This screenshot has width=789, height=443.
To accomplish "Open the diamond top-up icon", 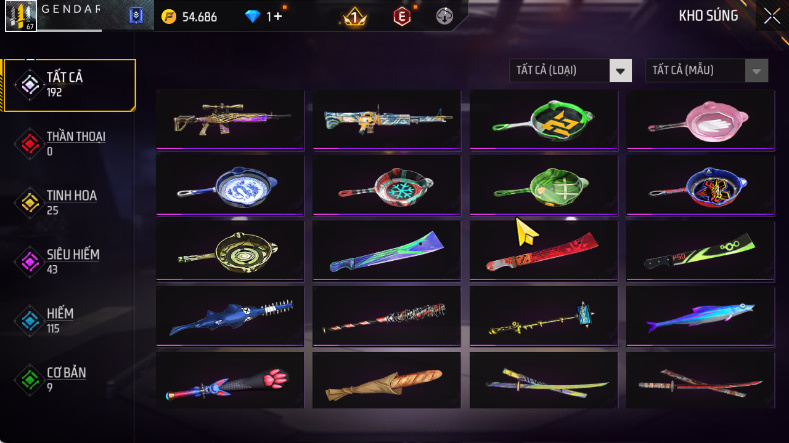I will (x=252, y=17).
